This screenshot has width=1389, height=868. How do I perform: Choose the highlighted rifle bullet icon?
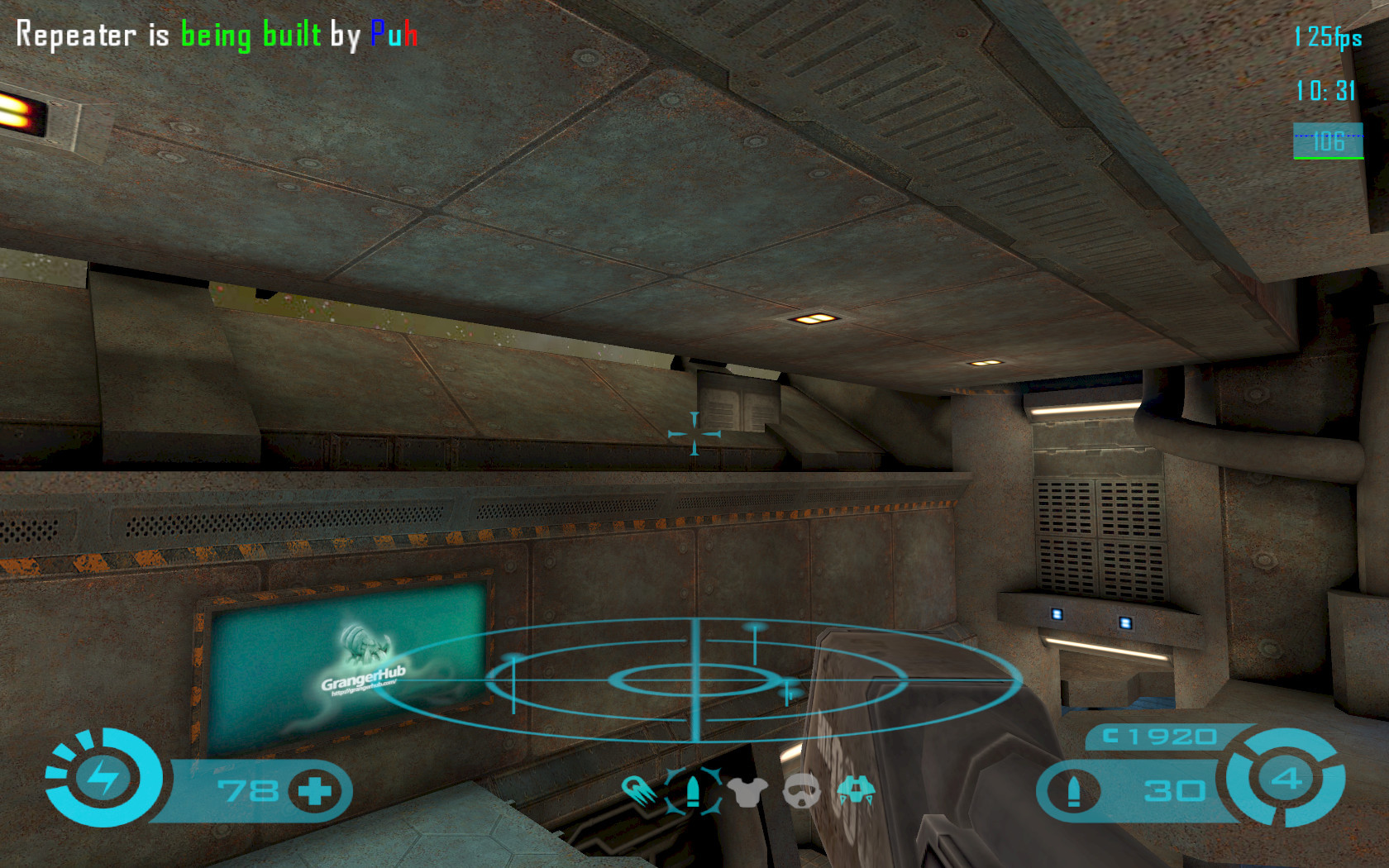(693, 791)
